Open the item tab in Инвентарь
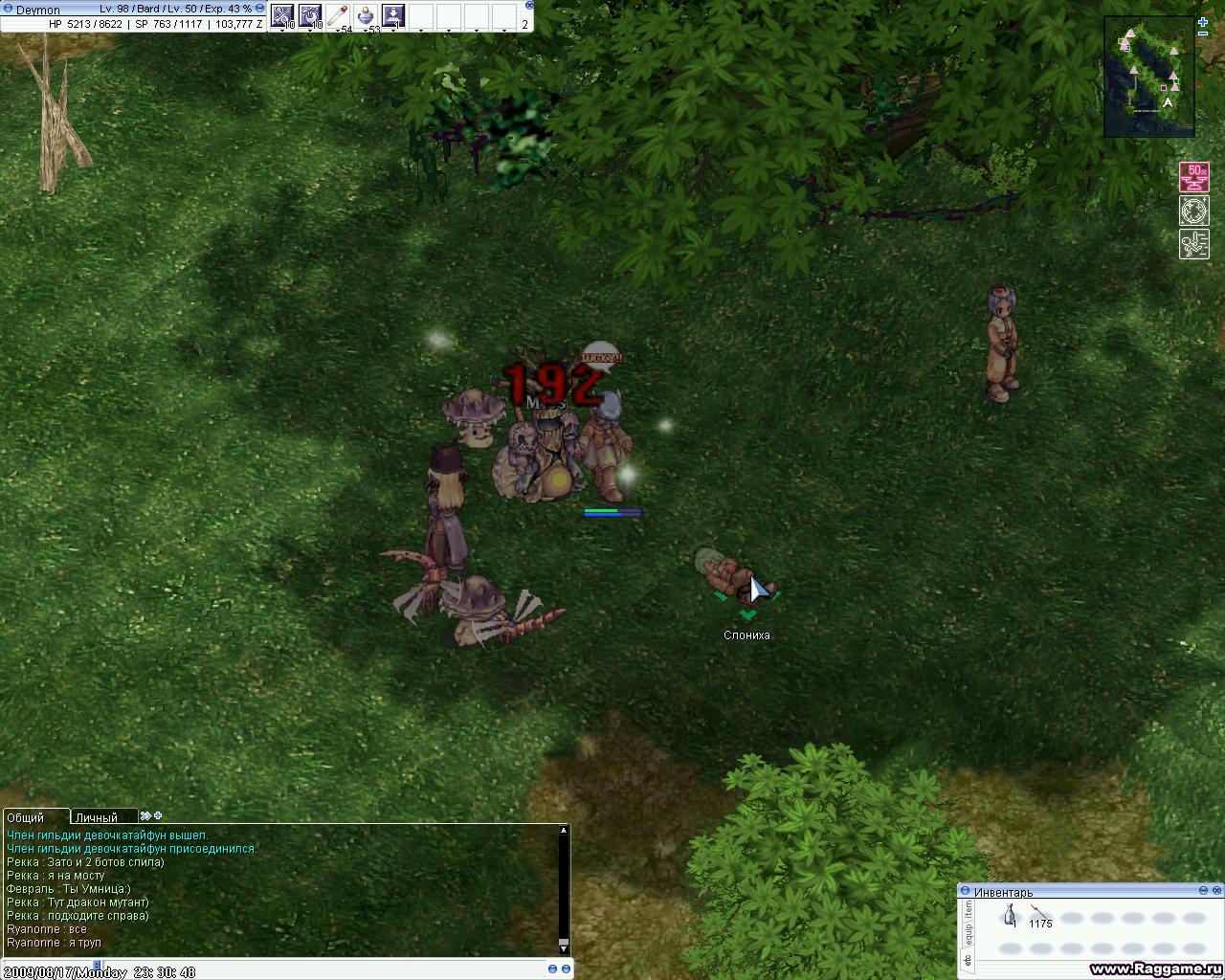Viewport: 1225px width, 980px height. click(x=968, y=908)
